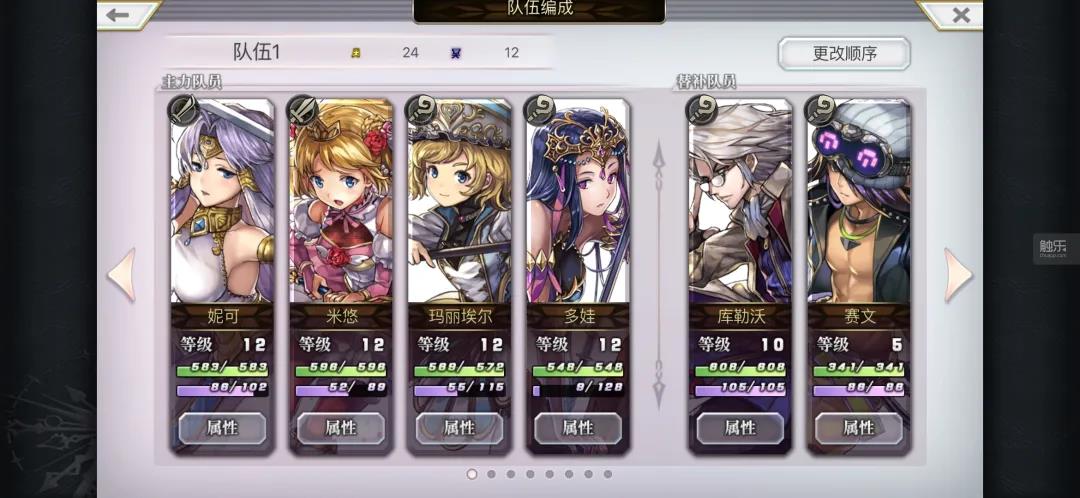
Task: Open 属性 for 妮可
Action: (222, 428)
